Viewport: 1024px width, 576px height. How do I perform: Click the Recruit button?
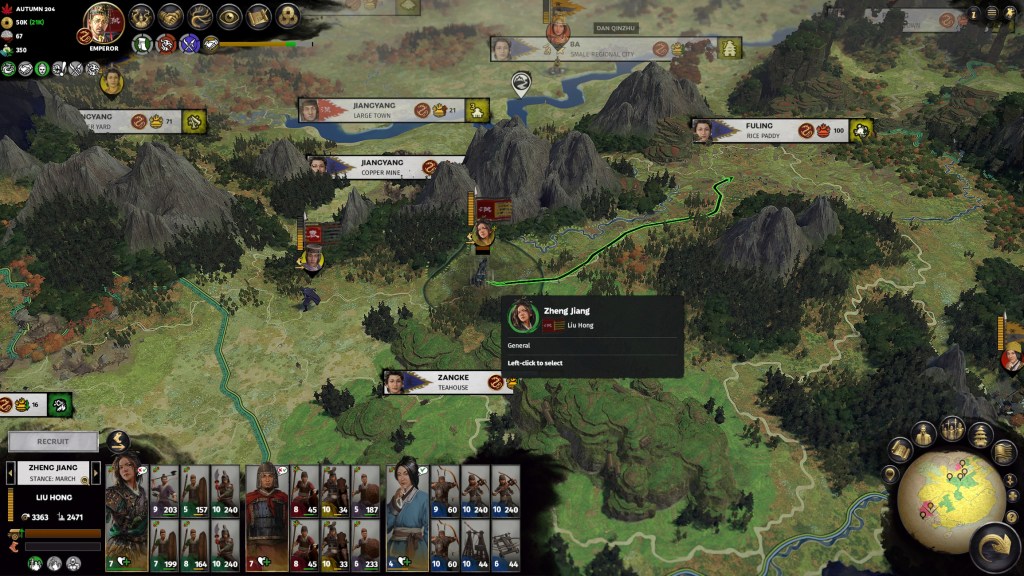point(53,441)
